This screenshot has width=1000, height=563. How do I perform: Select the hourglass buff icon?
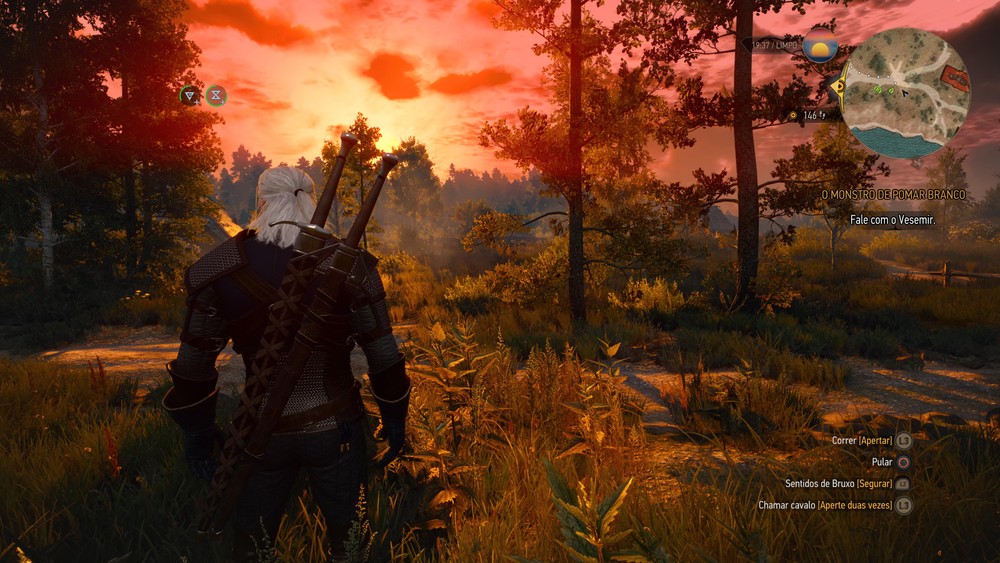click(x=215, y=95)
